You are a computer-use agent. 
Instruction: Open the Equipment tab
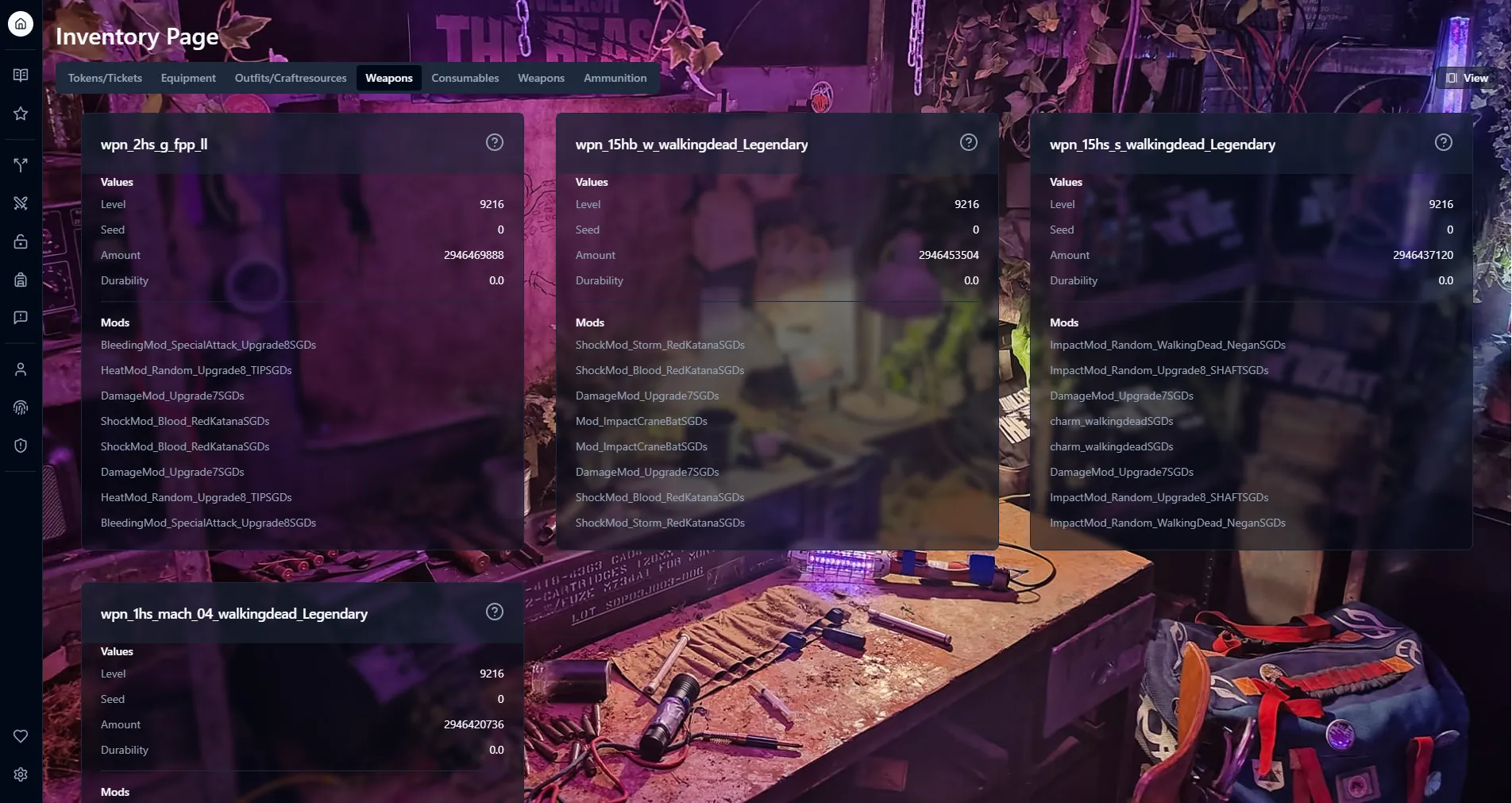tap(188, 78)
